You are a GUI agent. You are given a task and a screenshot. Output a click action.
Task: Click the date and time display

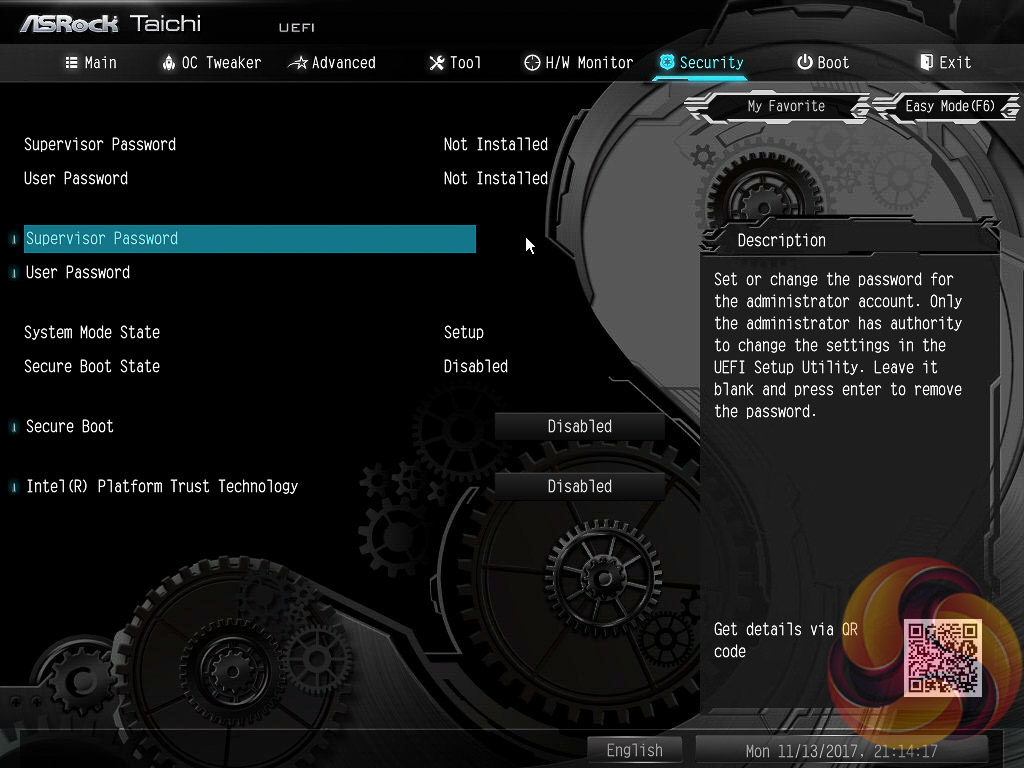[841, 751]
